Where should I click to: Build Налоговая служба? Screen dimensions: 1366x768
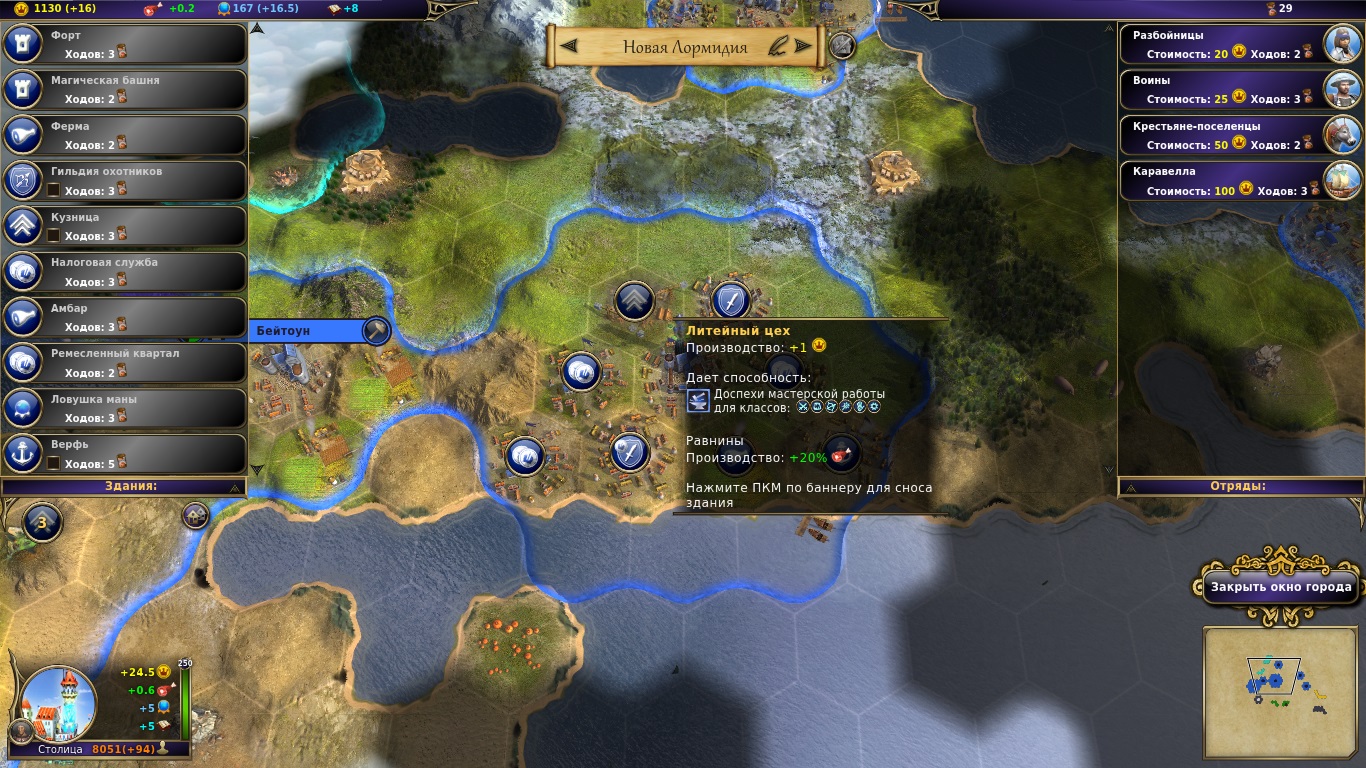coord(125,271)
